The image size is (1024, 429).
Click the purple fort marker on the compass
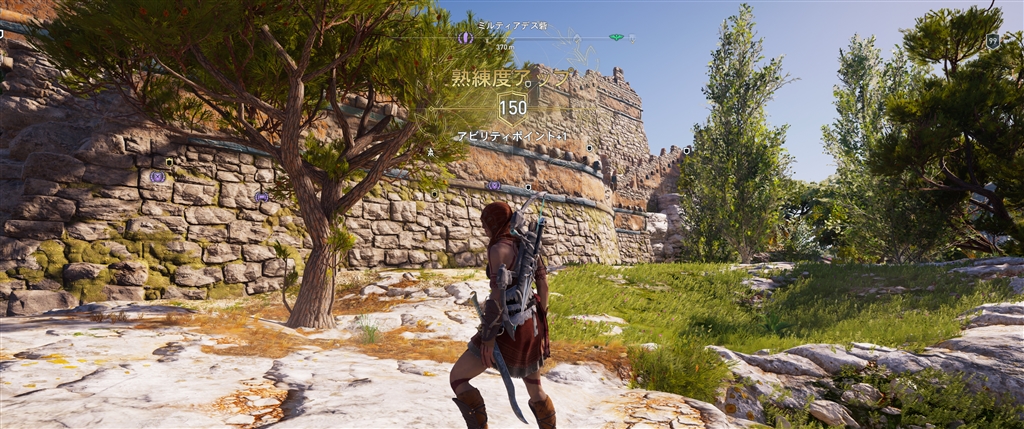click(x=465, y=38)
